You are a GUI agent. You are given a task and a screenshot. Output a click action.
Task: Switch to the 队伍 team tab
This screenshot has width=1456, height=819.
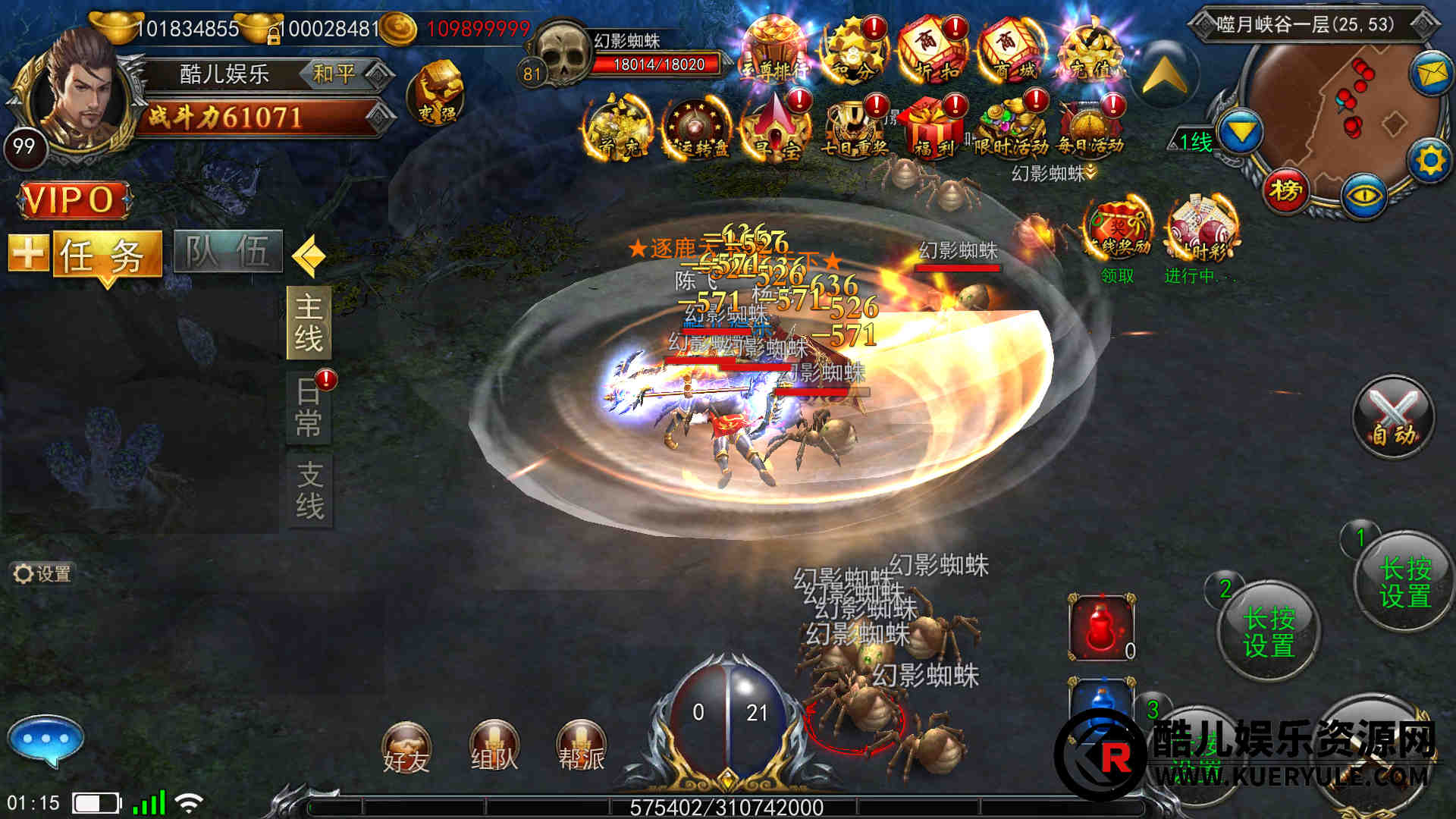(x=227, y=252)
